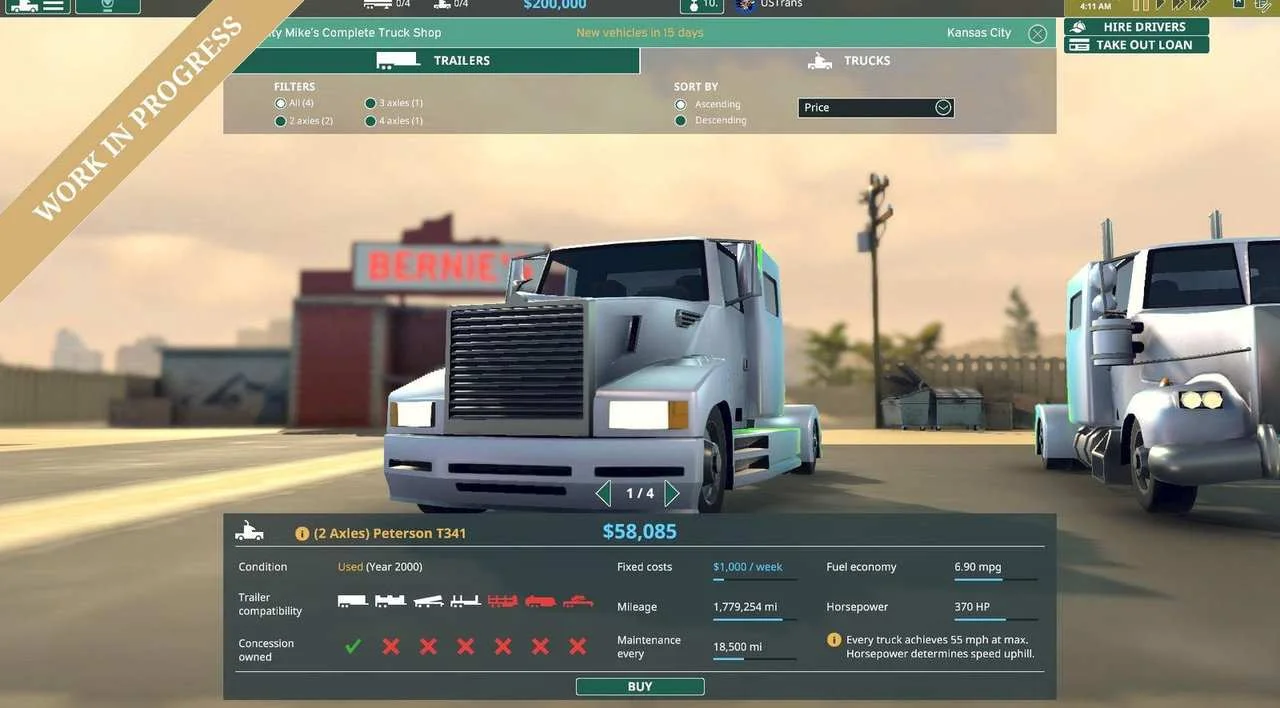Screen dimensions: 1280x708
Task: Click the info icon beside Peterson T341
Action: 302,534
